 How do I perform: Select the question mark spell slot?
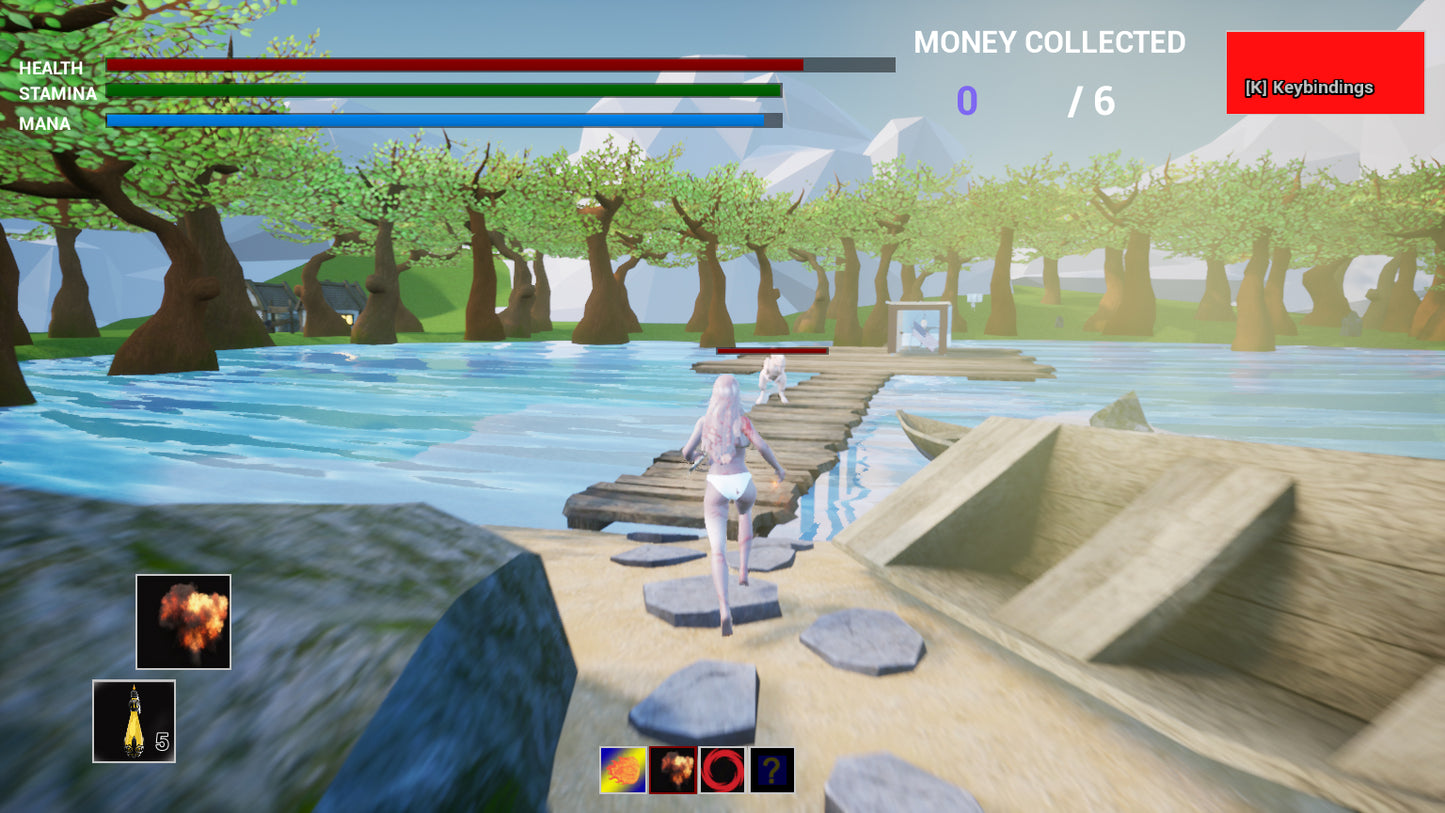tap(772, 770)
